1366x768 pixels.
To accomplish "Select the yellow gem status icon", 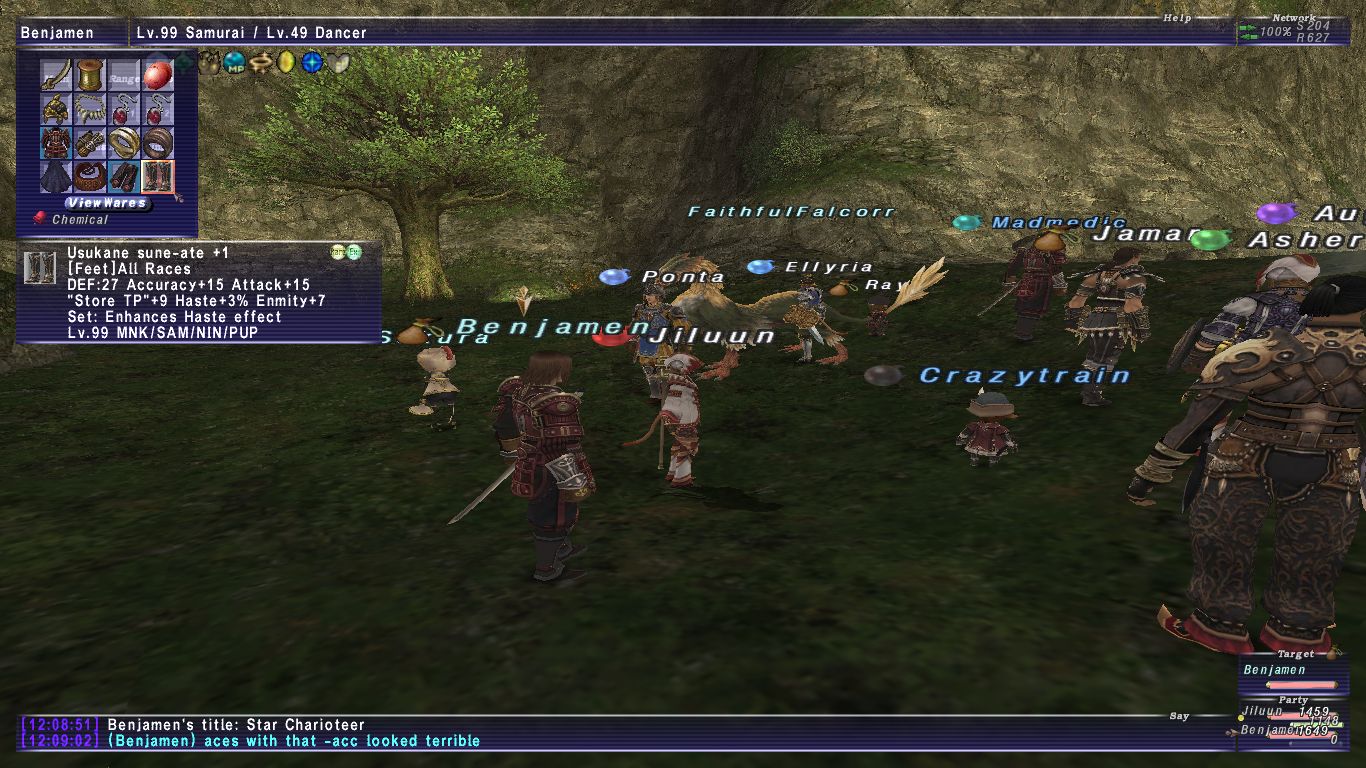I will 286,63.
